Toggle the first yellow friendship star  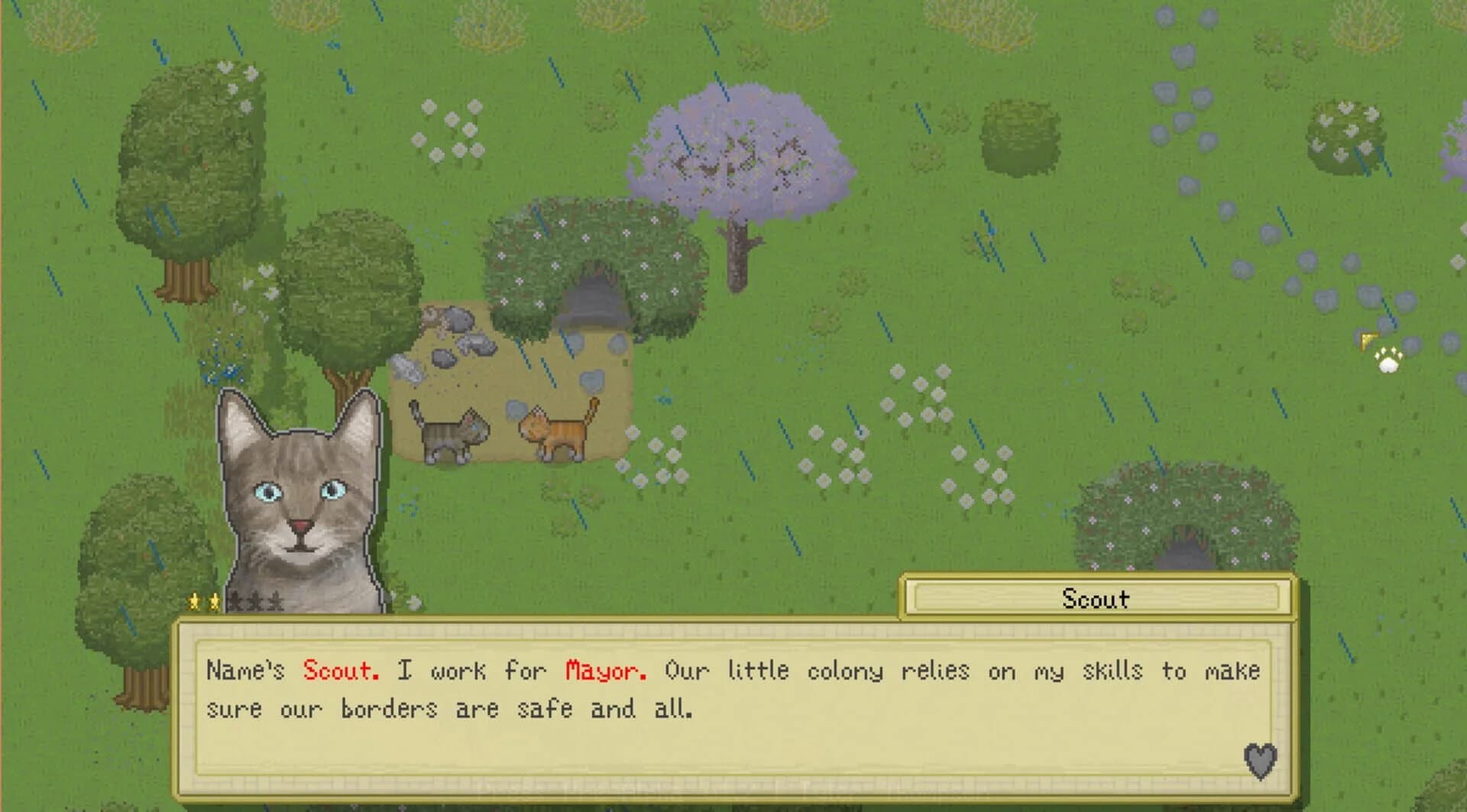coord(194,601)
